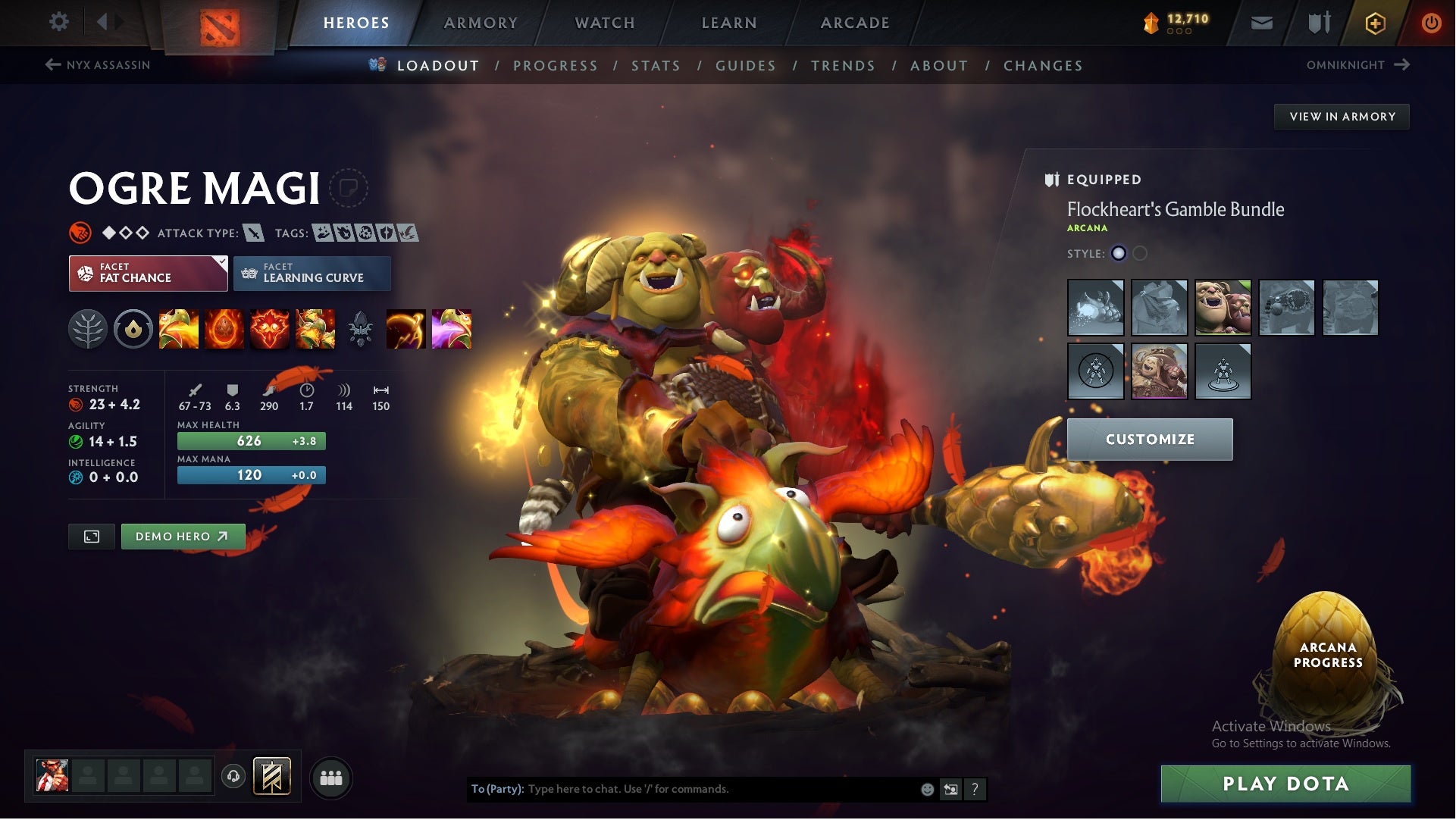Select the Ignite ability icon
Screen dimensions: 1456x820
point(224,329)
